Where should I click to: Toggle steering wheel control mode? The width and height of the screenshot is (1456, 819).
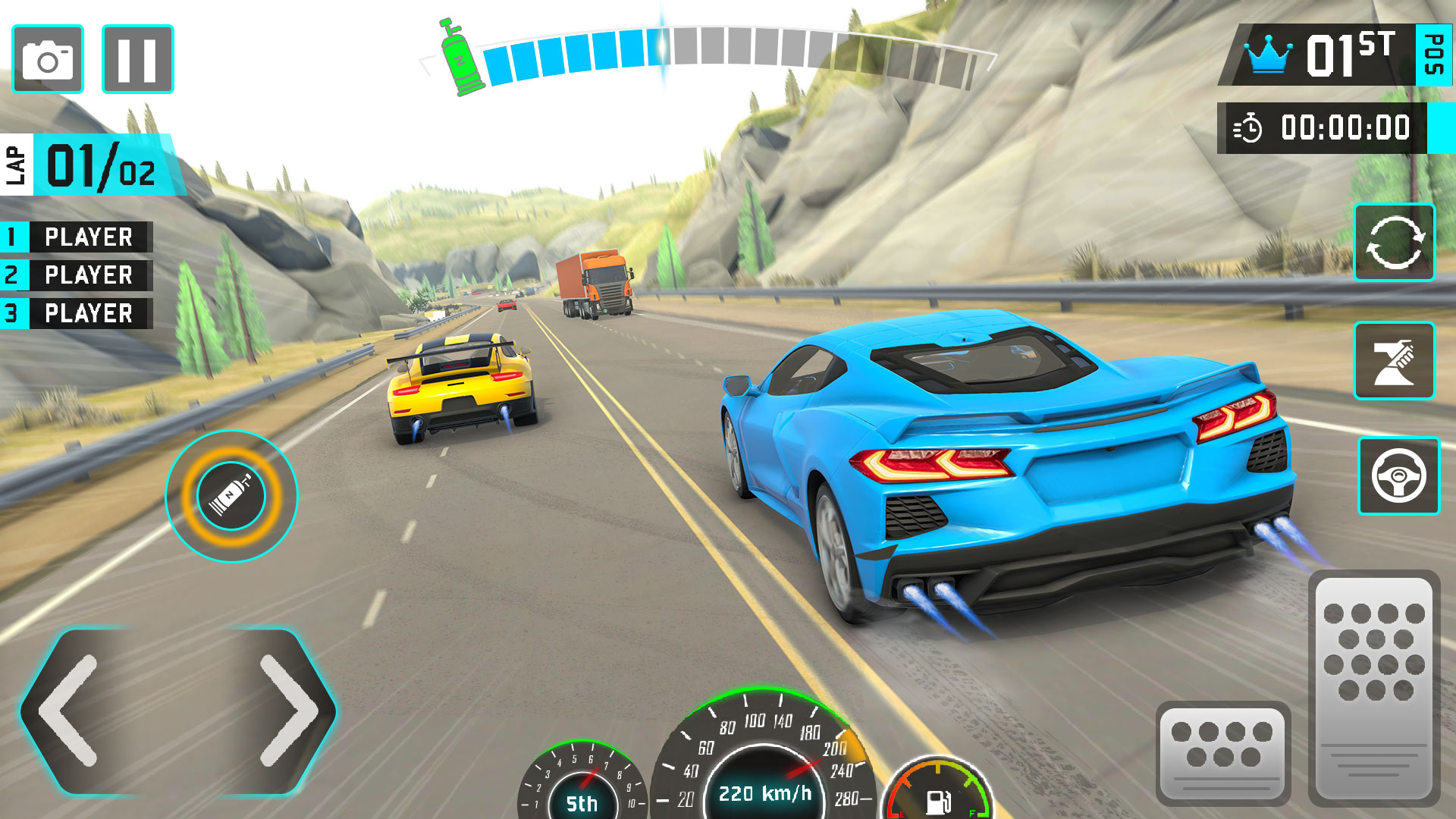(1399, 476)
